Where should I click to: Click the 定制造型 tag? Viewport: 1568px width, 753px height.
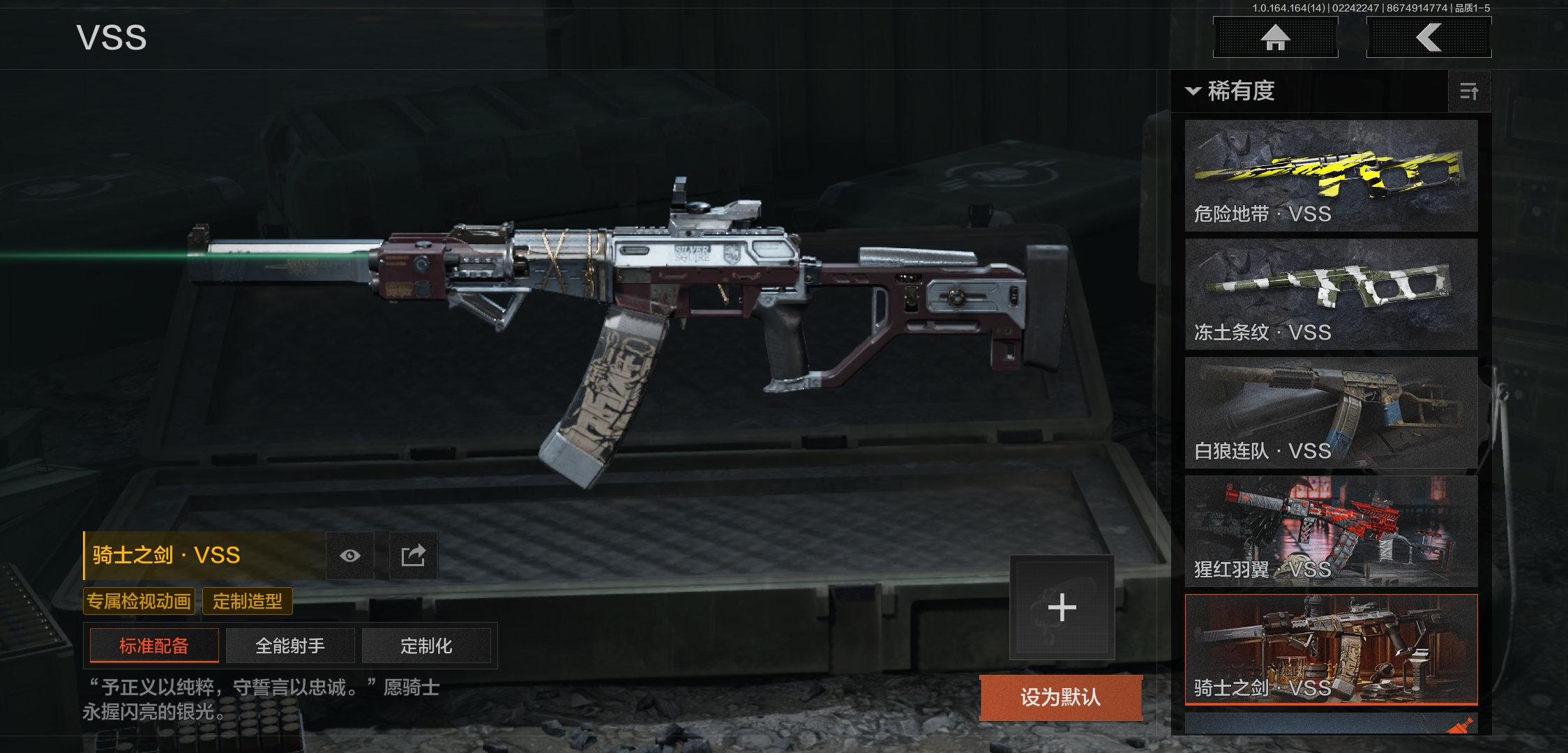(247, 601)
